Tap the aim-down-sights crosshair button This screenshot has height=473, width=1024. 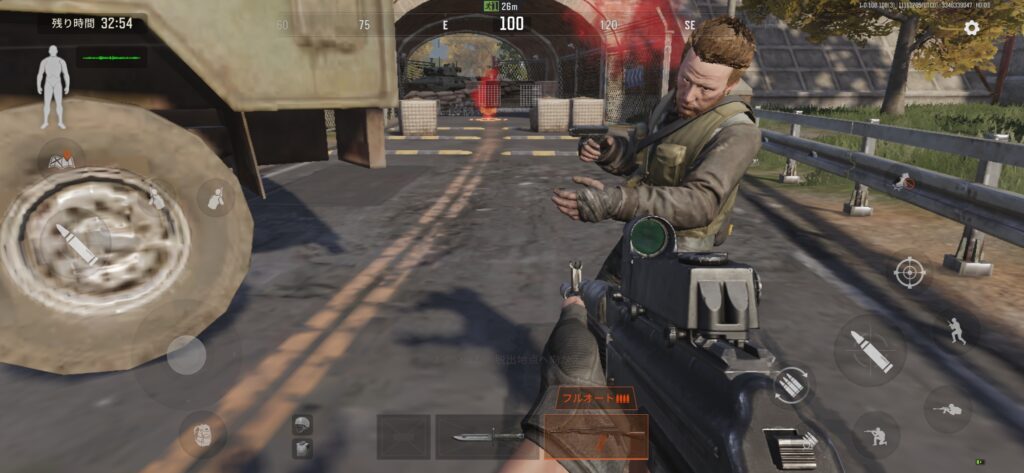coord(909,272)
